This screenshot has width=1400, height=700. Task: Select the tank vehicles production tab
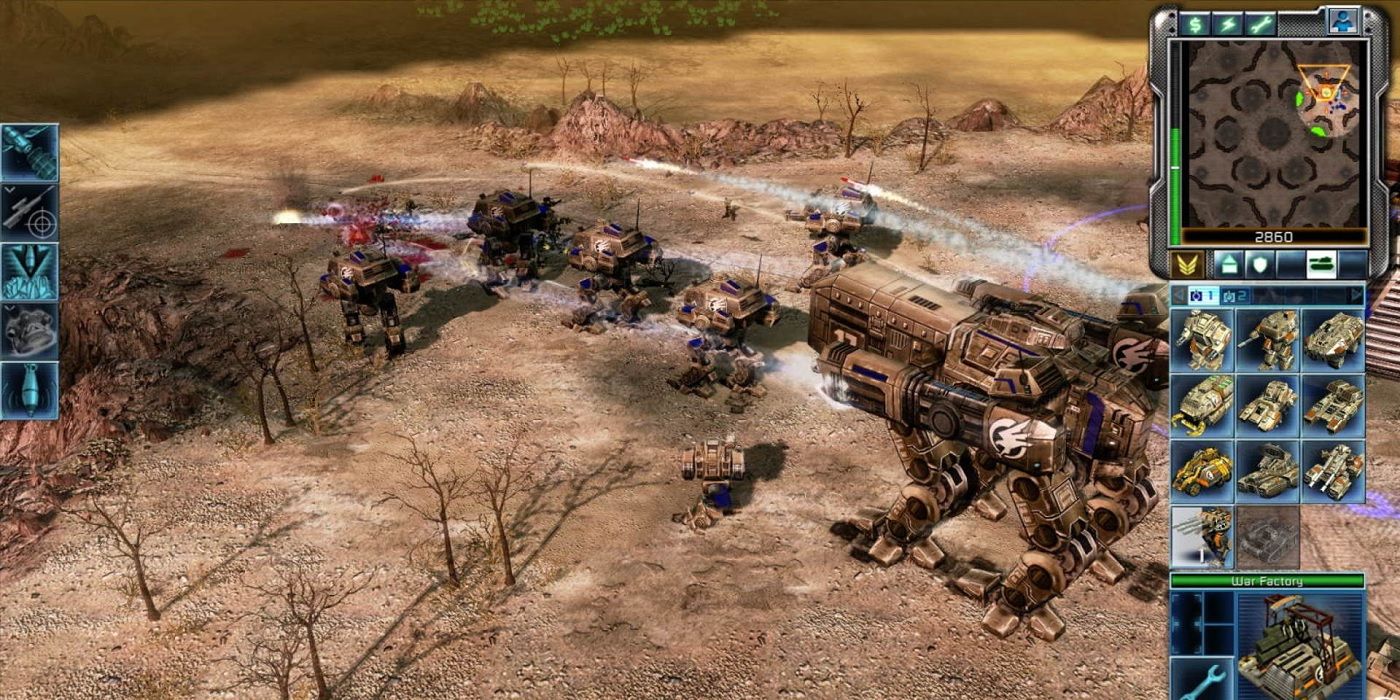coord(1322,265)
